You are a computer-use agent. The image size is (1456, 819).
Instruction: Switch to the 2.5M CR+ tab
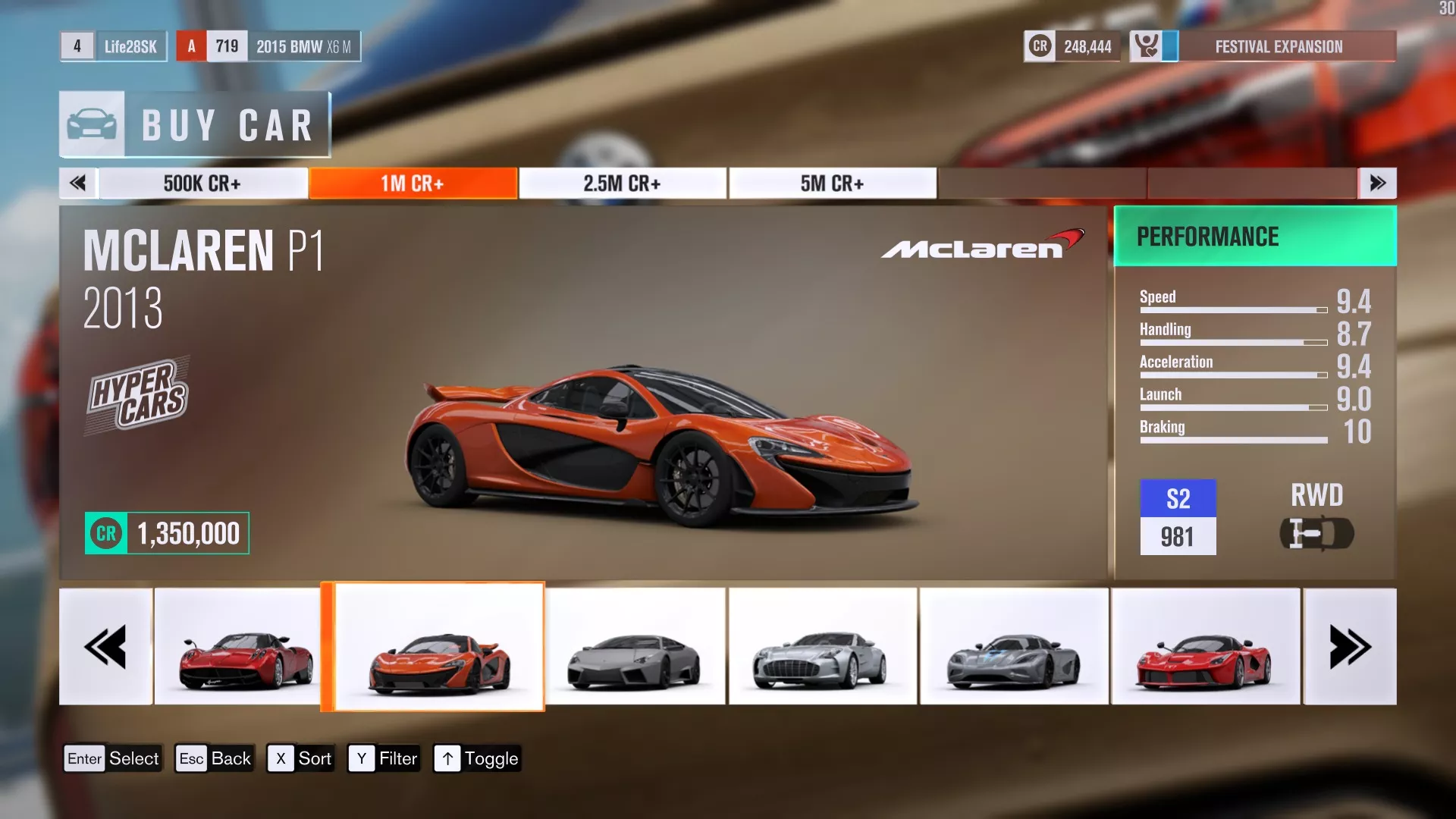click(x=622, y=182)
